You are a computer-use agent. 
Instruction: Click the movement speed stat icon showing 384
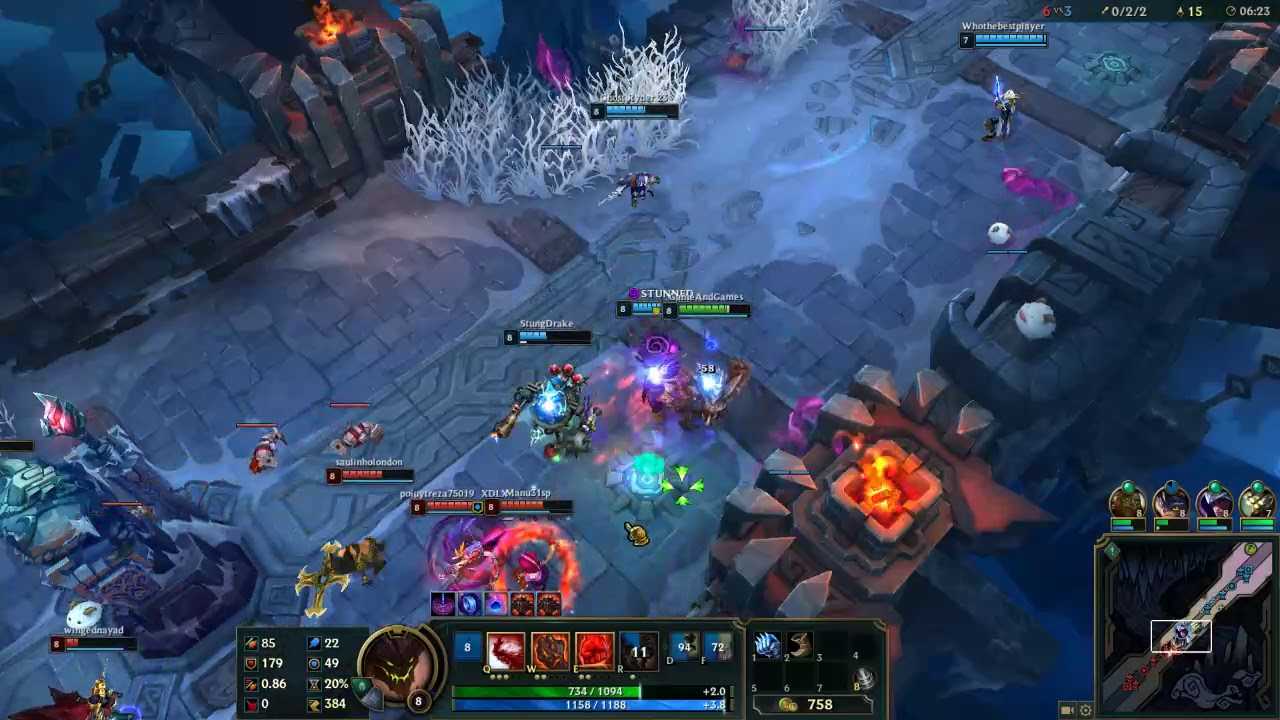coord(315,703)
